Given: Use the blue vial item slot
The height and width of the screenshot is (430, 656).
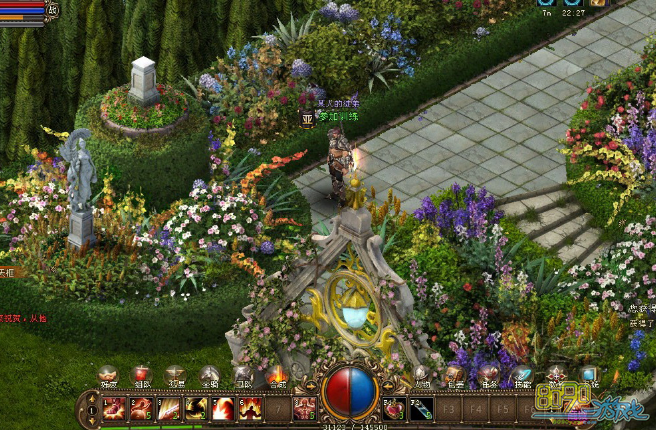Looking at the screenshot, I should [421, 408].
